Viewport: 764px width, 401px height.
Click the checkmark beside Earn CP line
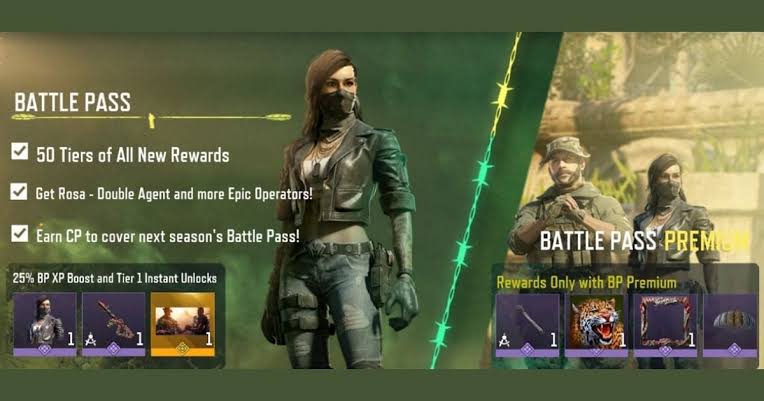(20, 233)
